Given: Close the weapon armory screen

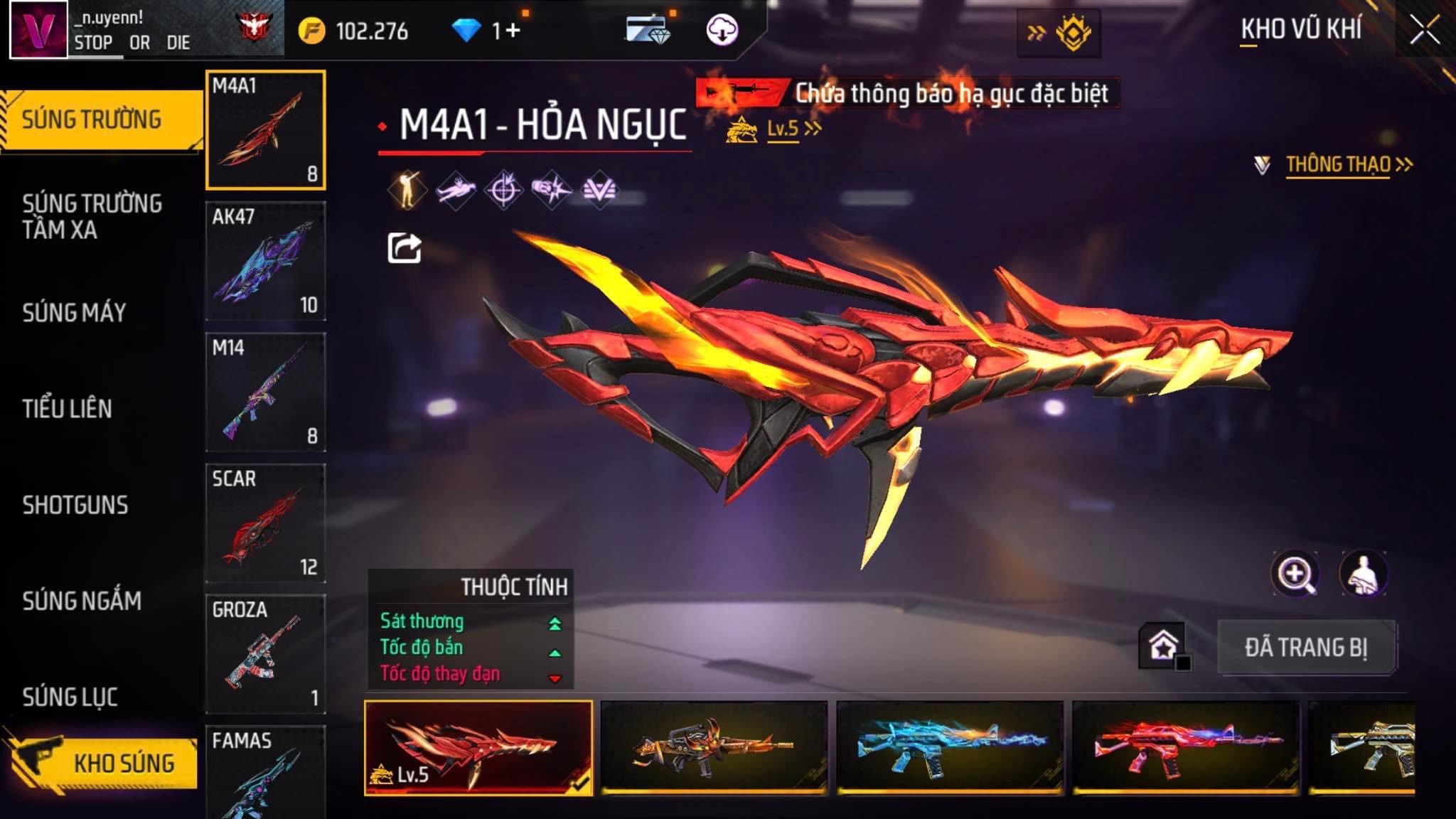Looking at the screenshot, I should click(1424, 31).
